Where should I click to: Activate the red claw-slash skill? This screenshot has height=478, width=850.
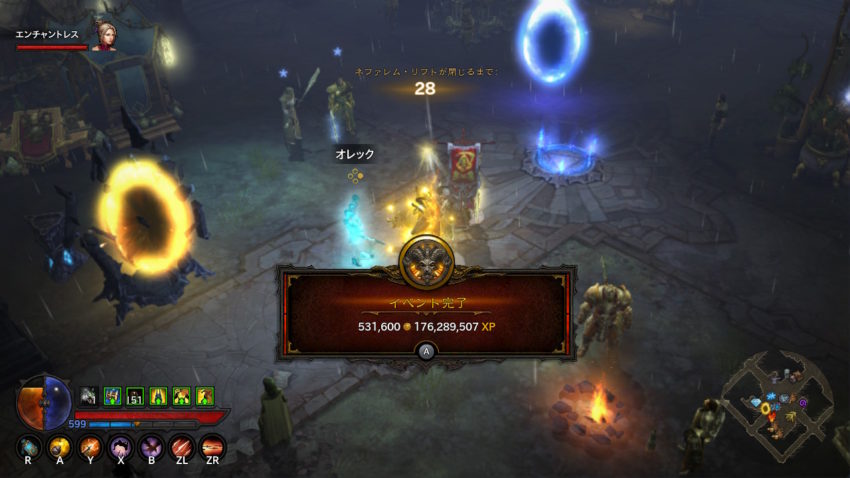(182, 446)
